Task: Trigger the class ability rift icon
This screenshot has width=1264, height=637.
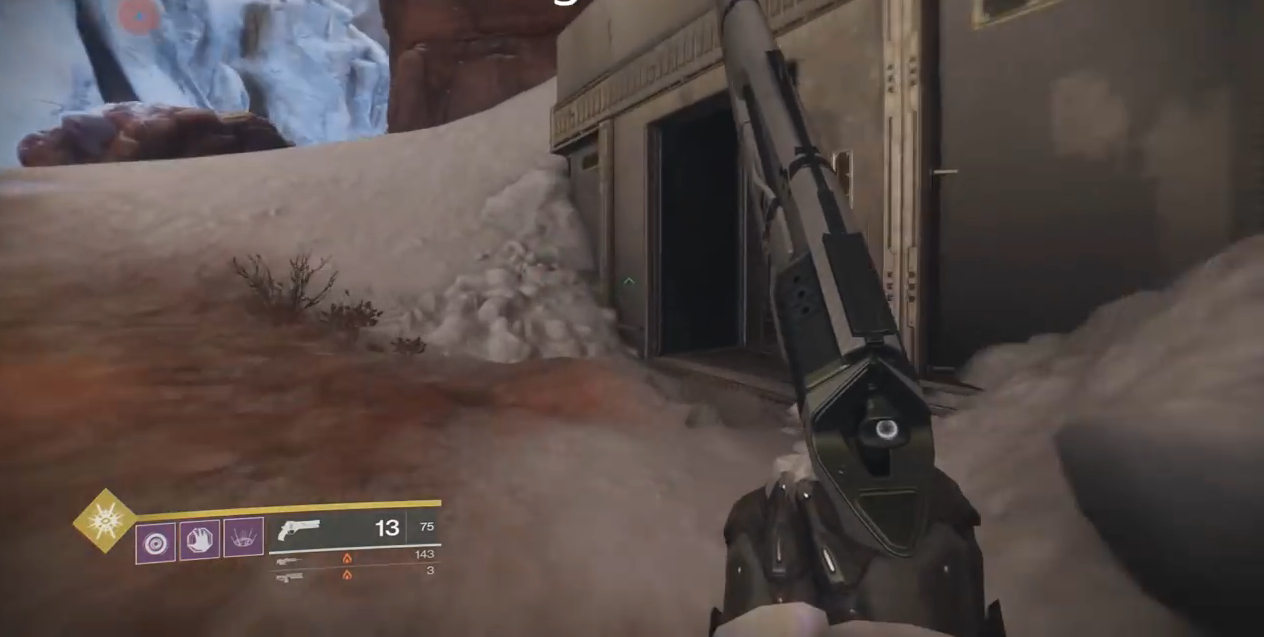Action: (244, 537)
